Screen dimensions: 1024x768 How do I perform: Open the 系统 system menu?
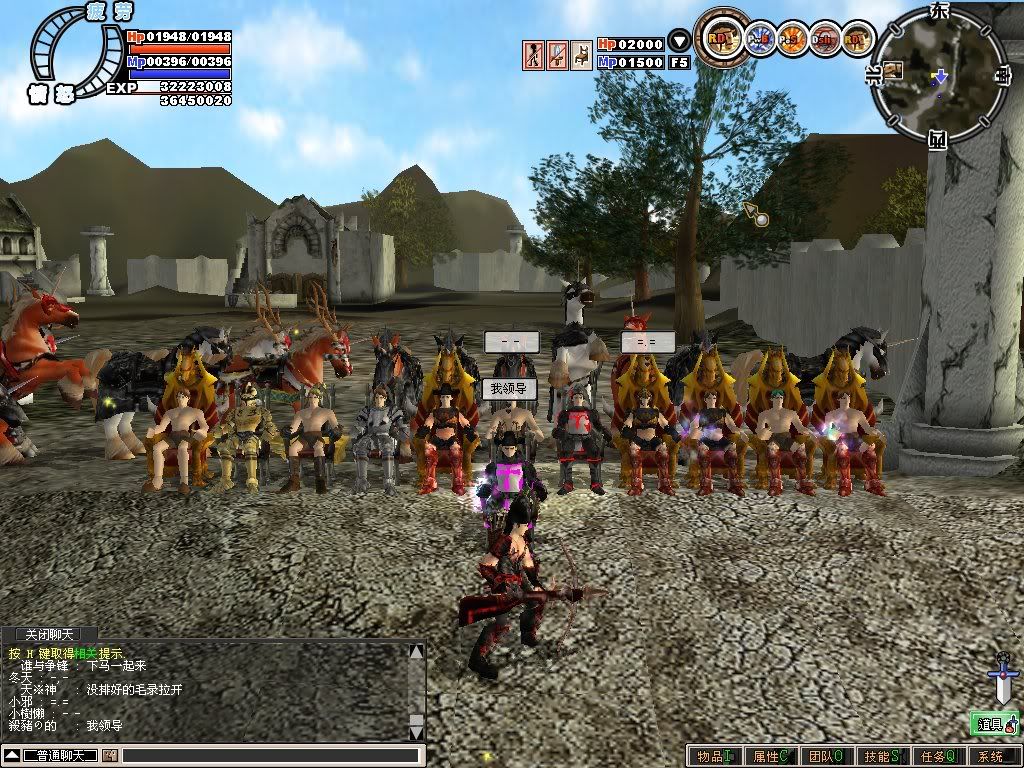[x=992, y=757]
